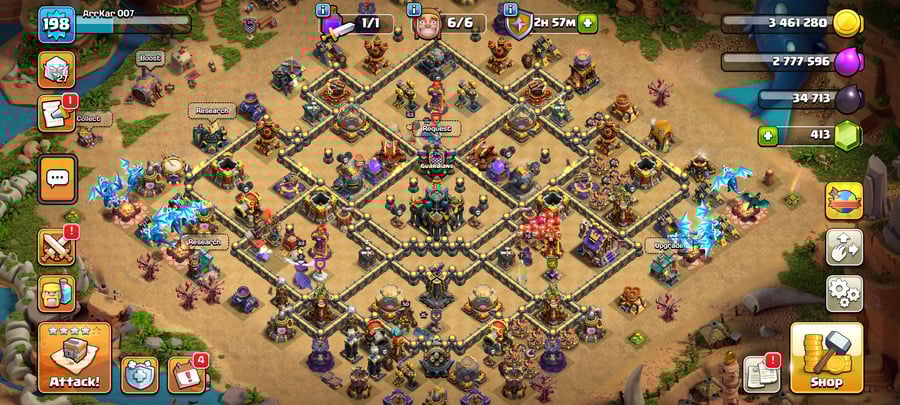This screenshot has width=900, height=405.
Task: Show info for the 6/6 builder counter
Action: pyautogui.click(x=414, y=9)
